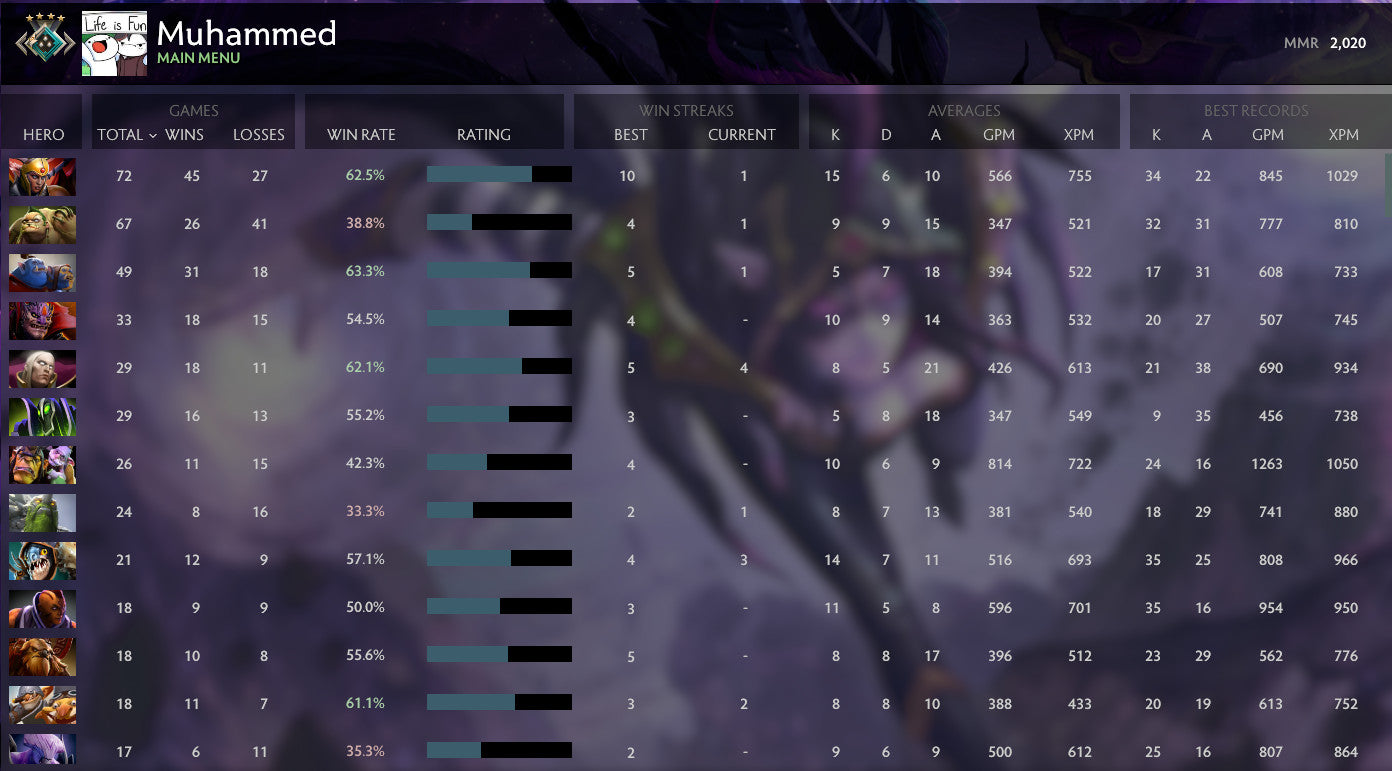Sort by the HERO column header
Screen dimensions: 1392x771
(42, 134)
